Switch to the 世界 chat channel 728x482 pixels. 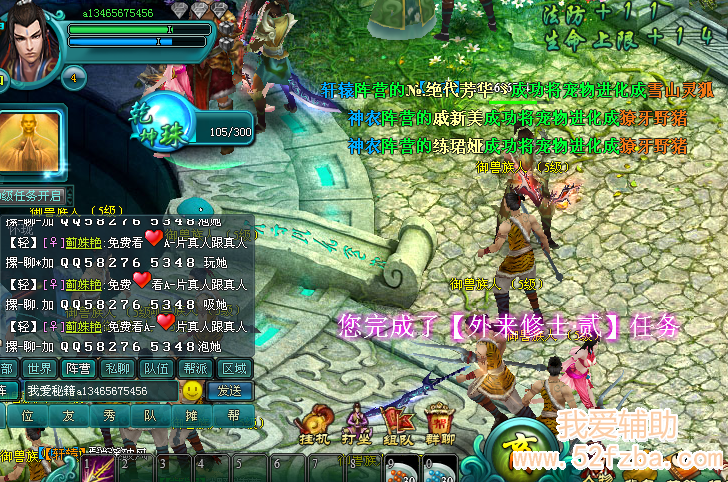click(x=38, y=368)
